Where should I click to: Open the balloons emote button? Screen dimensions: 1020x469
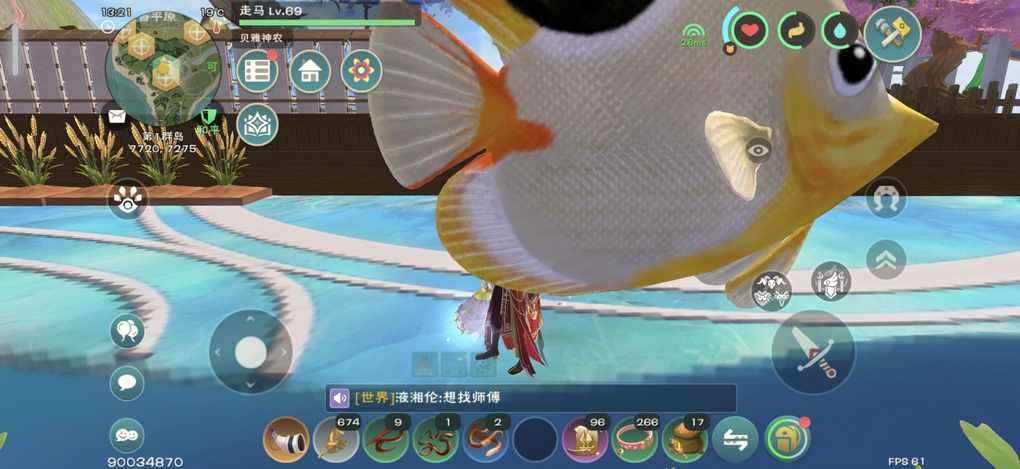[127, 331]
